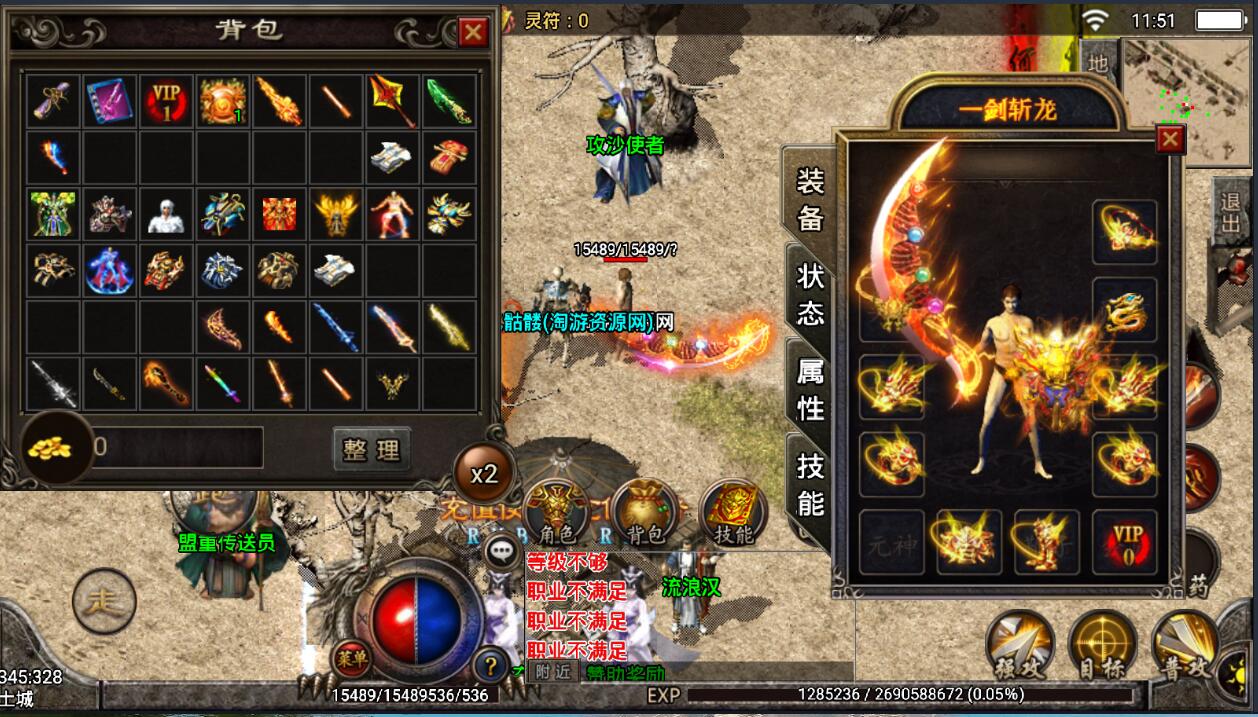
Task: Select the VIP 0 equipment slot
Action: (1125, 541)
